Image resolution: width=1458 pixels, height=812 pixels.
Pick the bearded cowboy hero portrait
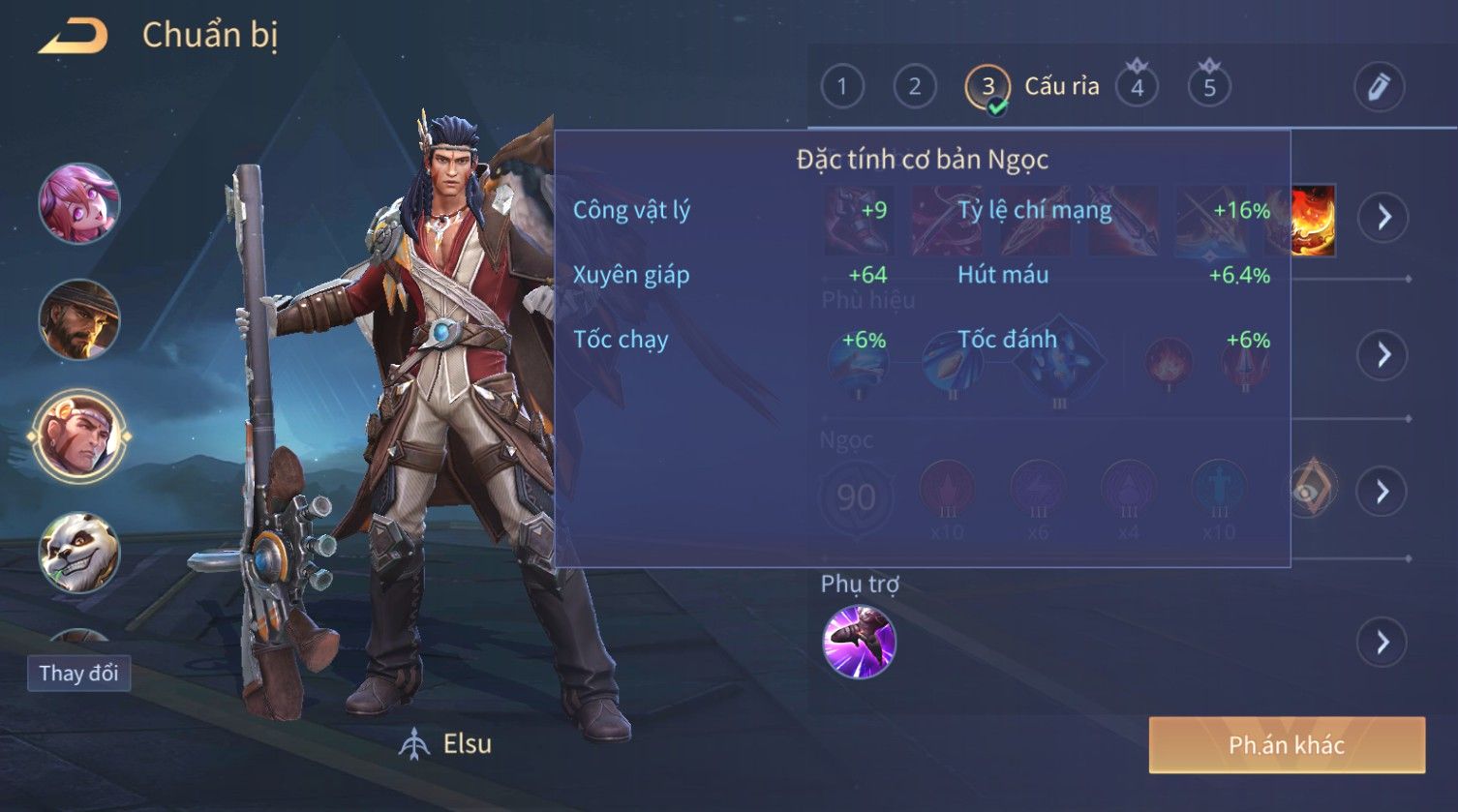click(78, 319)
